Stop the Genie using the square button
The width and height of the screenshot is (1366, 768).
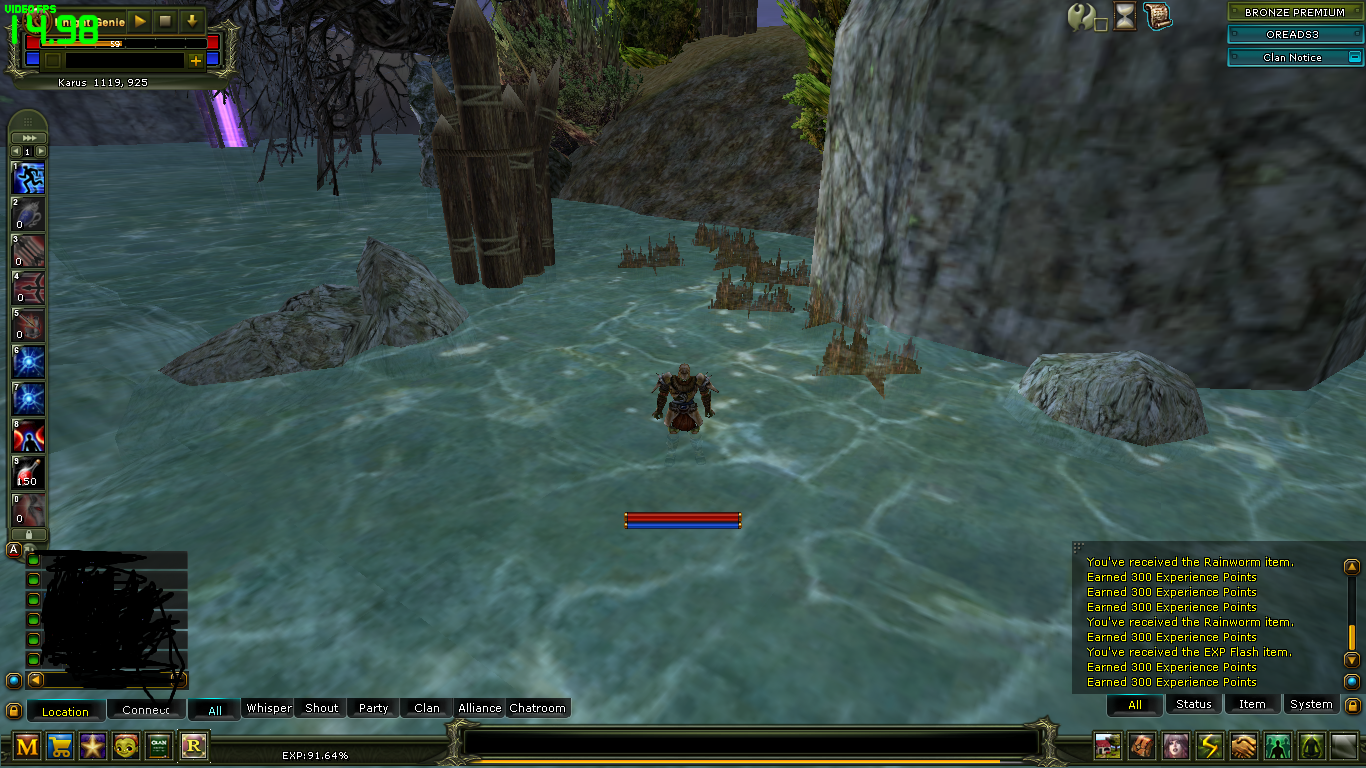(x=165, y=20)
